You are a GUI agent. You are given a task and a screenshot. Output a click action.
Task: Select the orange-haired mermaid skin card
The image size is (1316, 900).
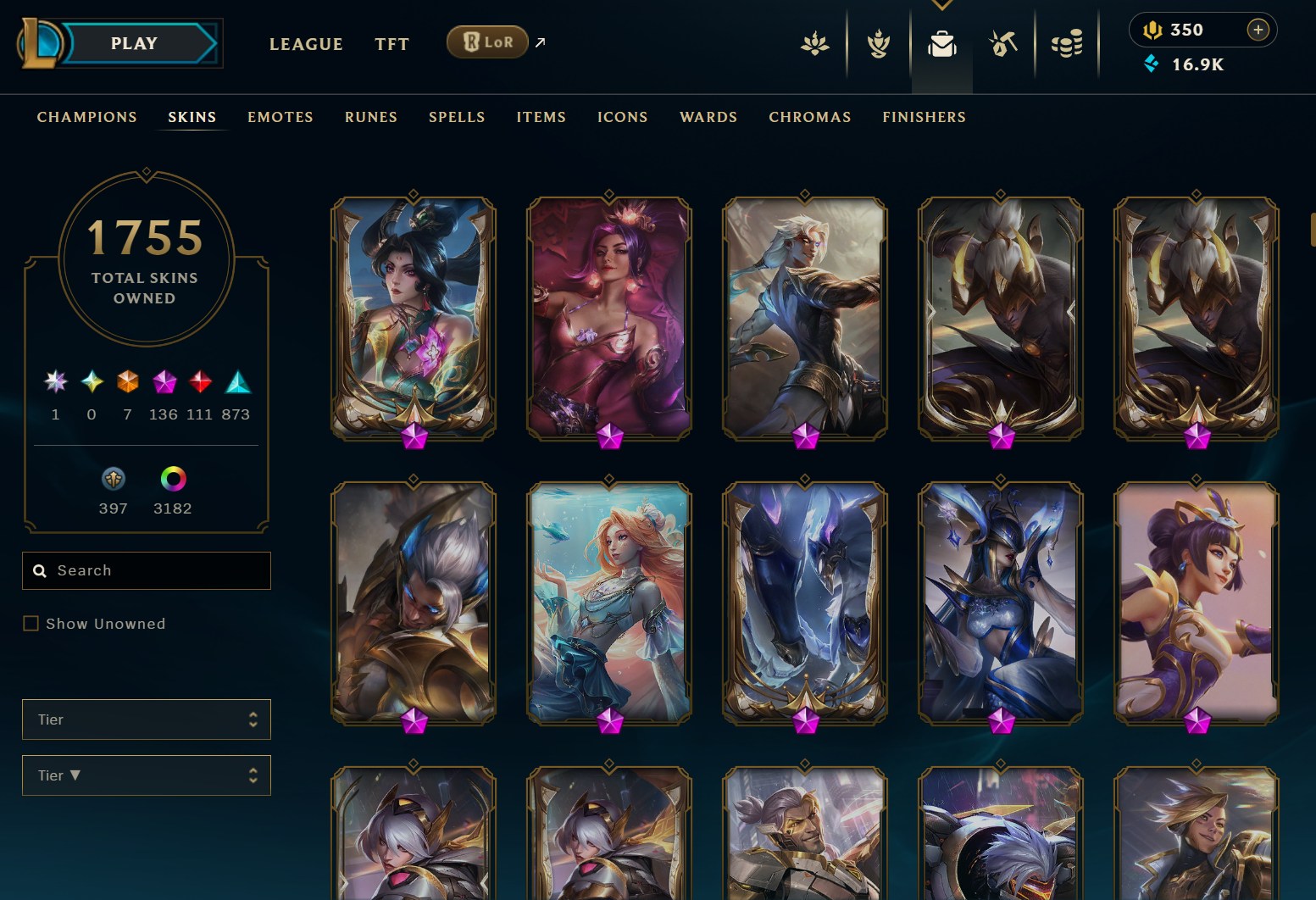pyautogui.click(x=608, y=603)
